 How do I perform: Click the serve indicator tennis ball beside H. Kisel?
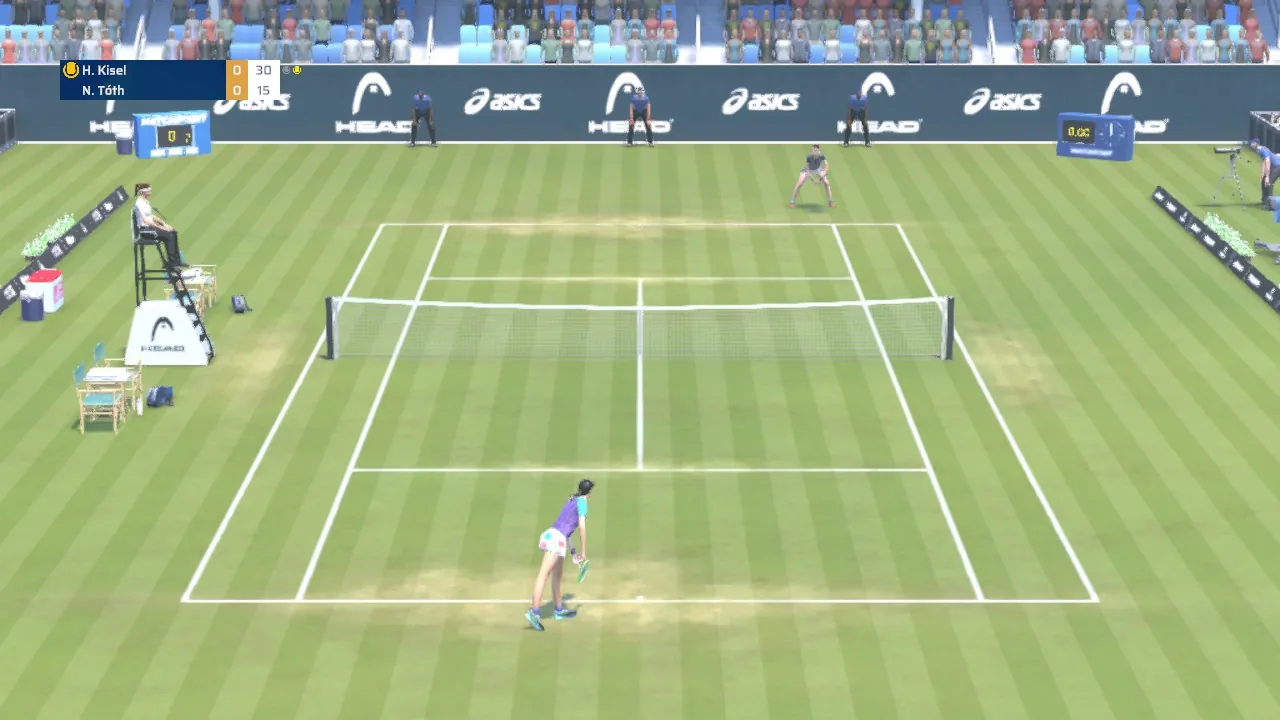[x=70, y=70]
